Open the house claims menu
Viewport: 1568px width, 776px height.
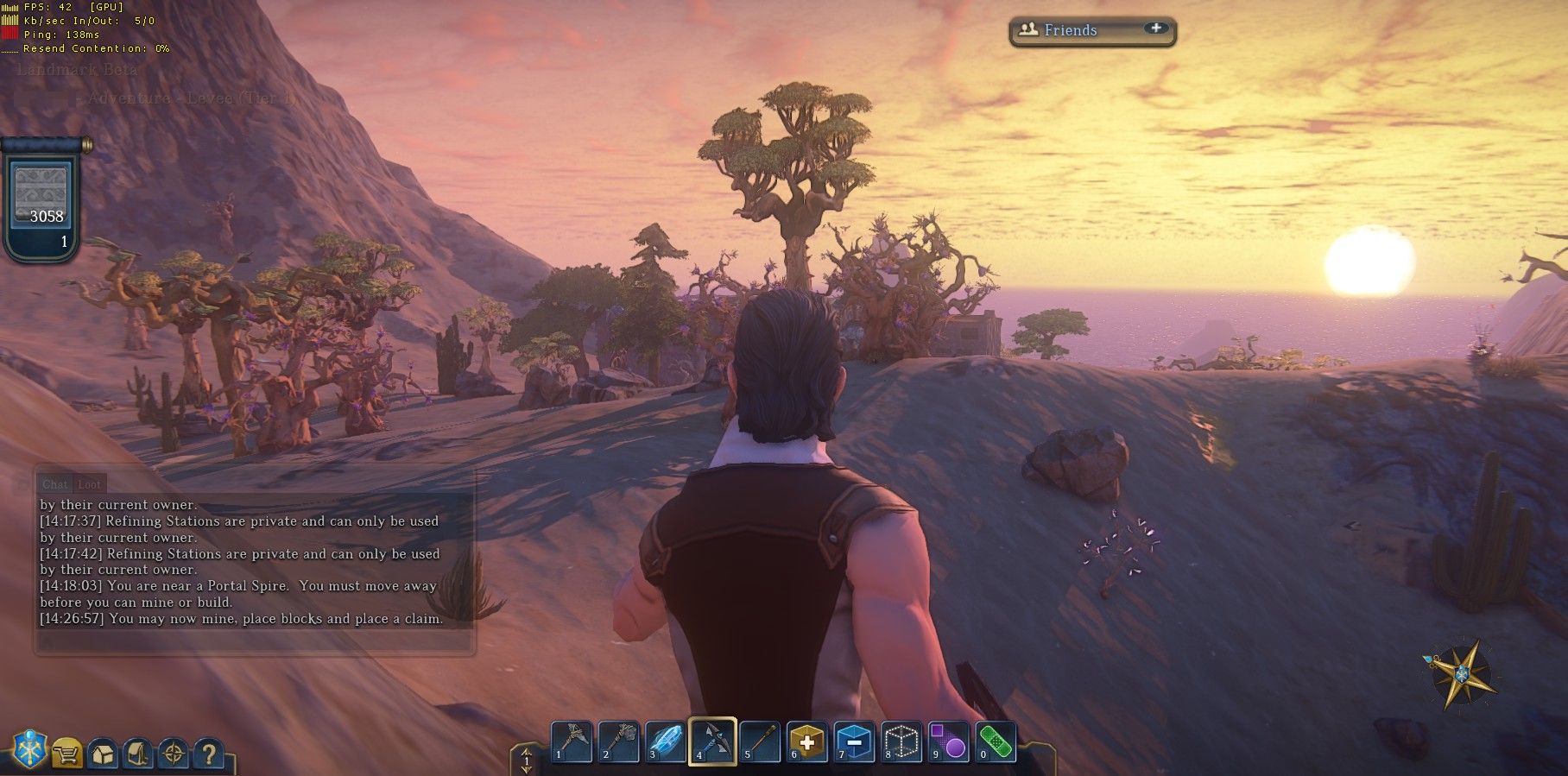click(103, 754)
